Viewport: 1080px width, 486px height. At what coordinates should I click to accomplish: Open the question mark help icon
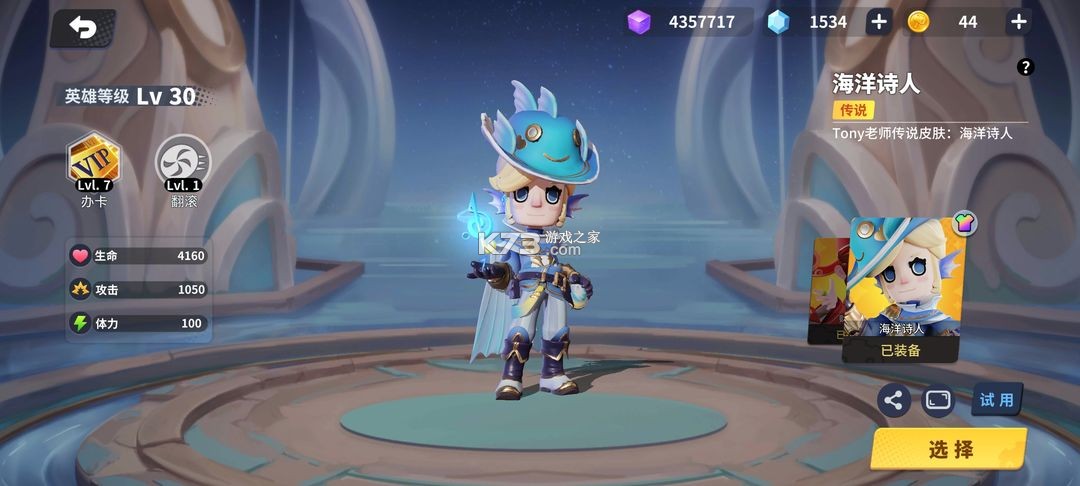[x=1025, y=67]
